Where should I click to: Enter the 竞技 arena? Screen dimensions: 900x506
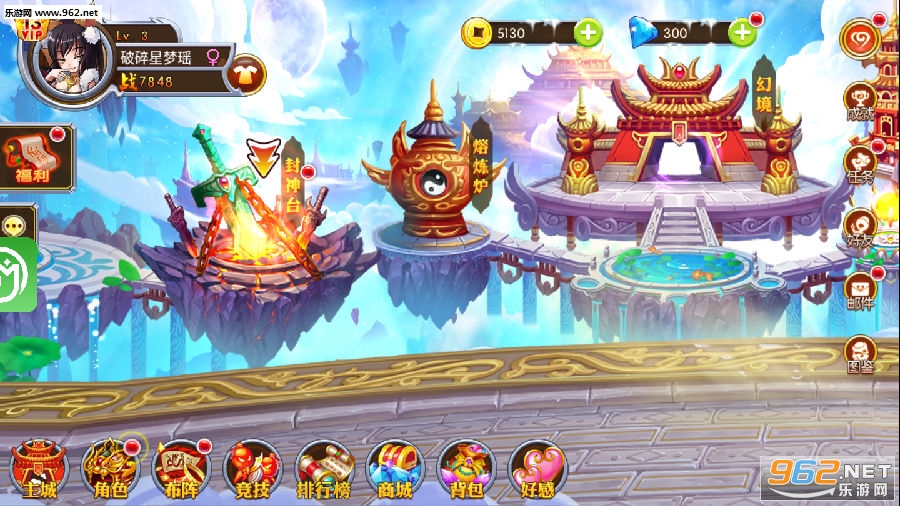[252, 468]
